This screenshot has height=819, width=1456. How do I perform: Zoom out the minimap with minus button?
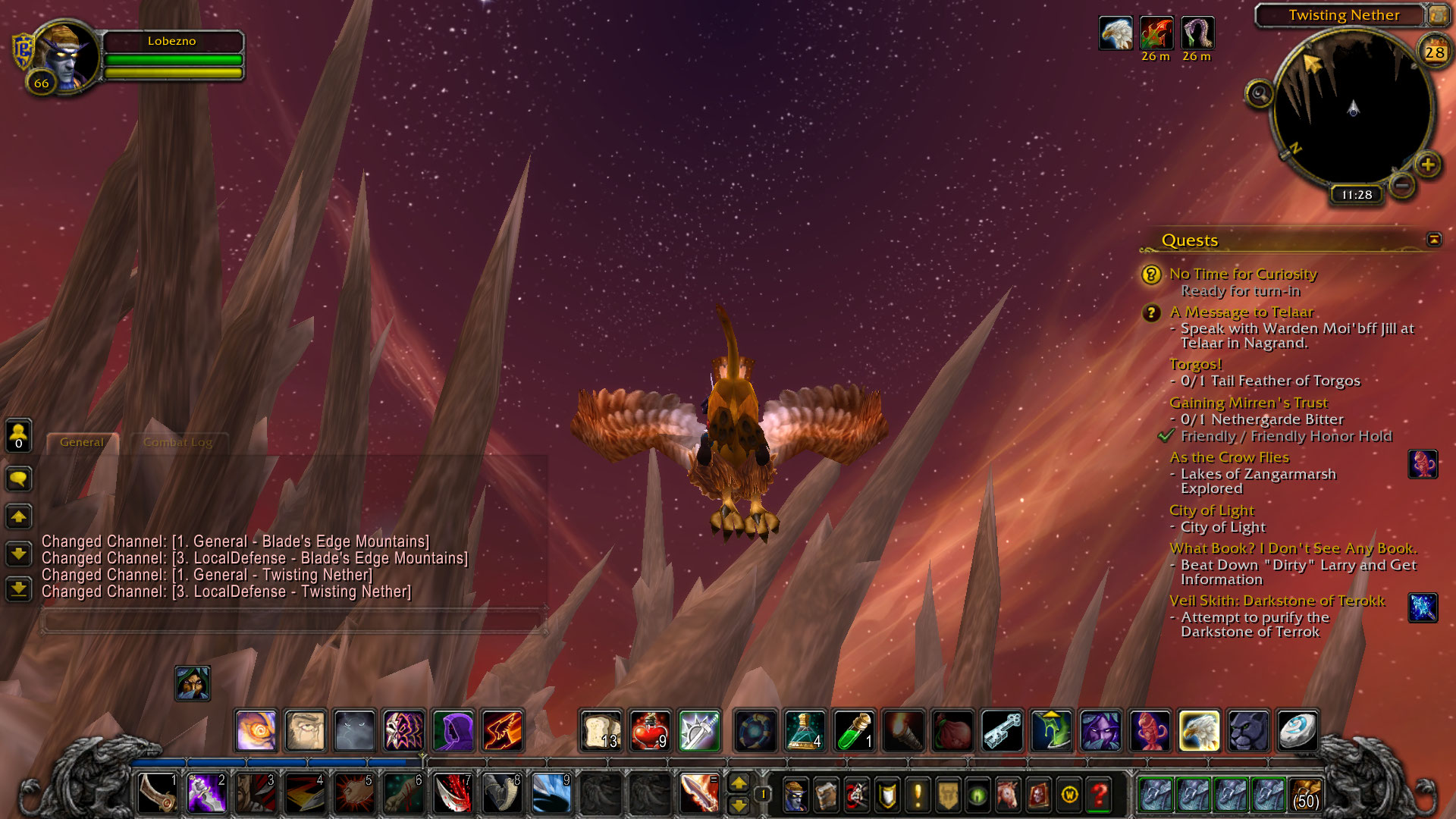point(1402,184)
